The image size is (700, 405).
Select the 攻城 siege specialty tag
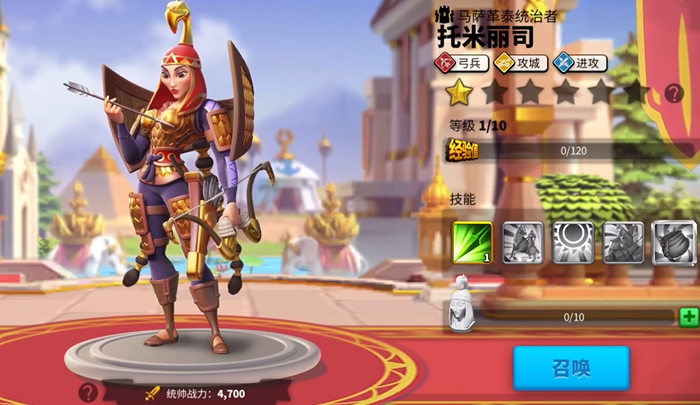(x=520, y=63)
